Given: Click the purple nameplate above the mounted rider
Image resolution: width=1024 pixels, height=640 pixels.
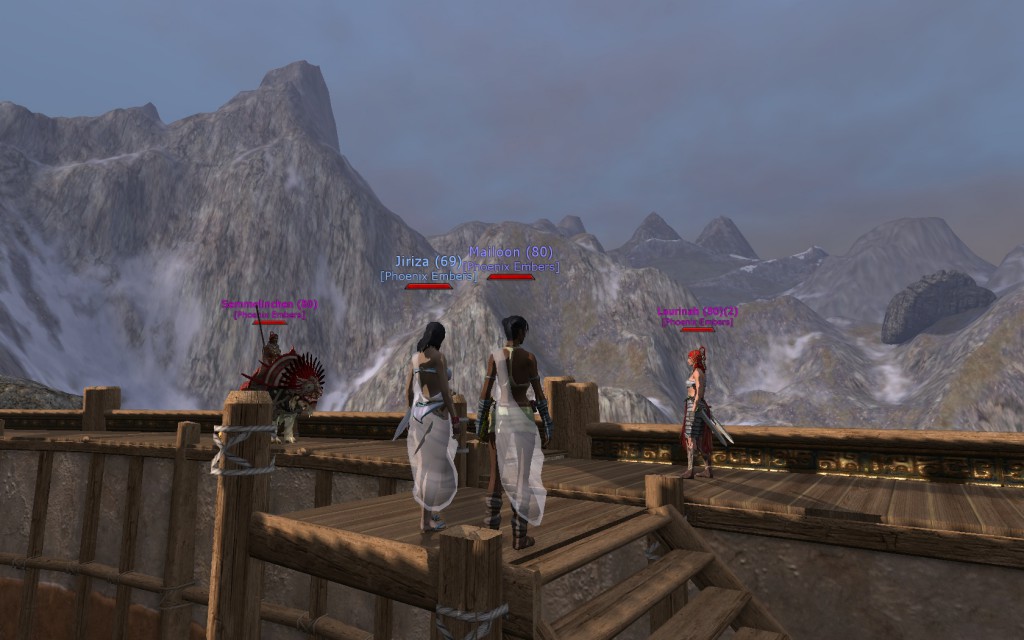Looking at the screenshot, I should click(x=269, y=304).
